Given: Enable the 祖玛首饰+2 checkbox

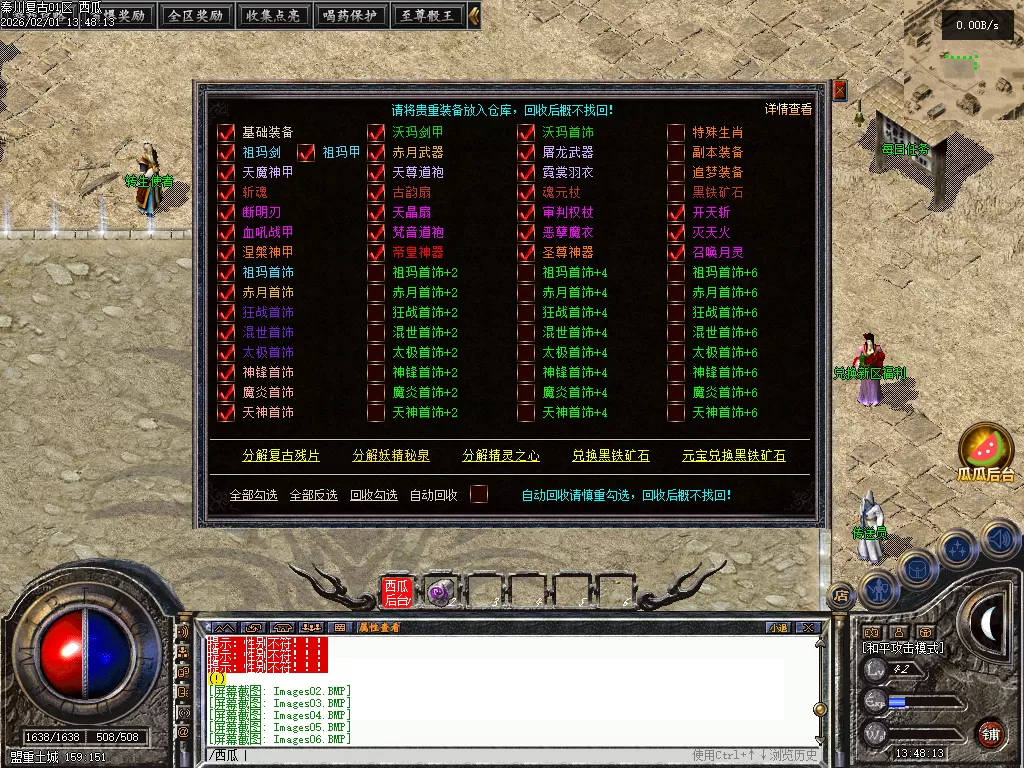Looking at the screenshot, I should click(x=376, y=272).
